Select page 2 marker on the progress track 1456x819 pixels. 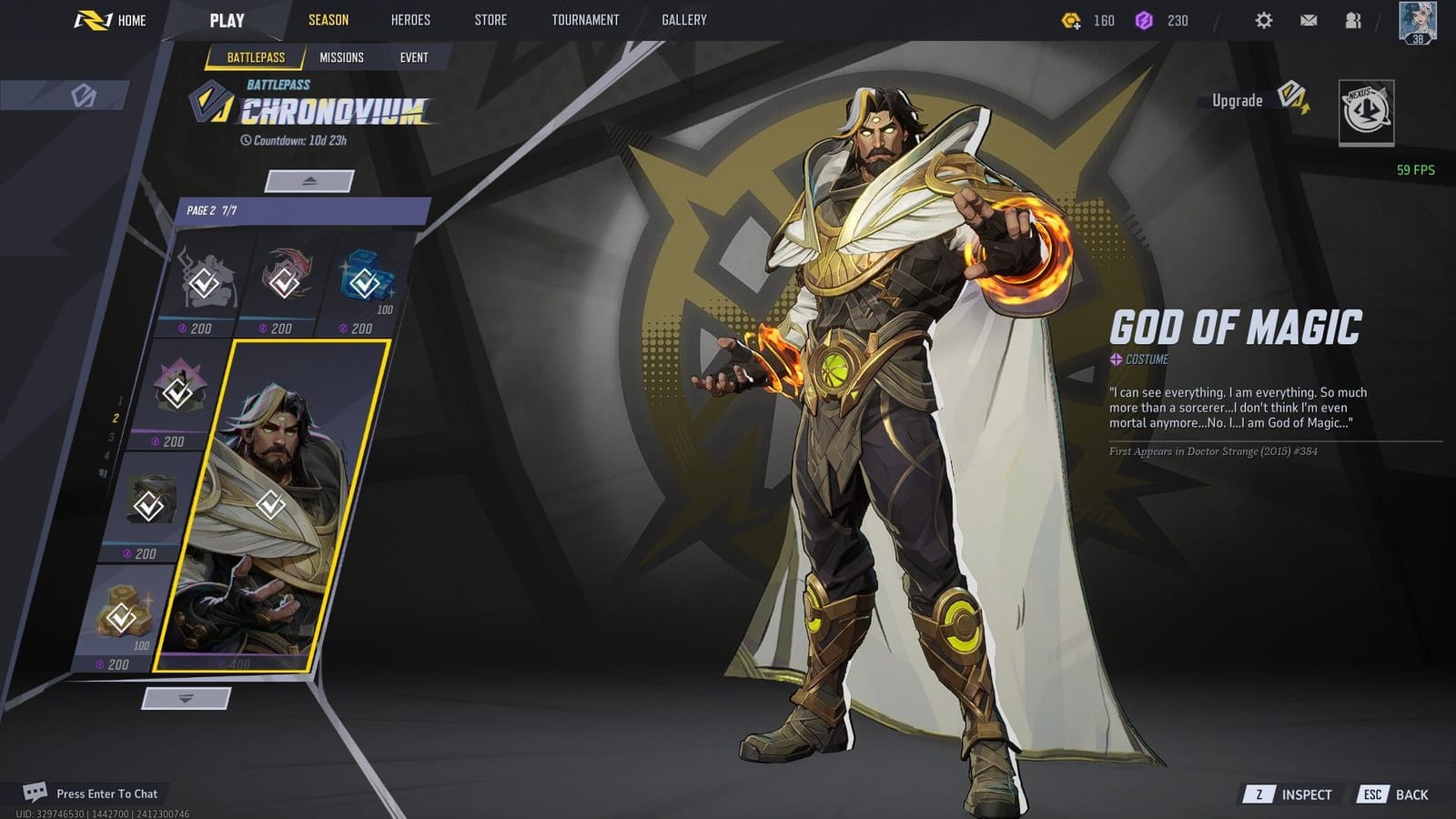click(x=116, y=418)
